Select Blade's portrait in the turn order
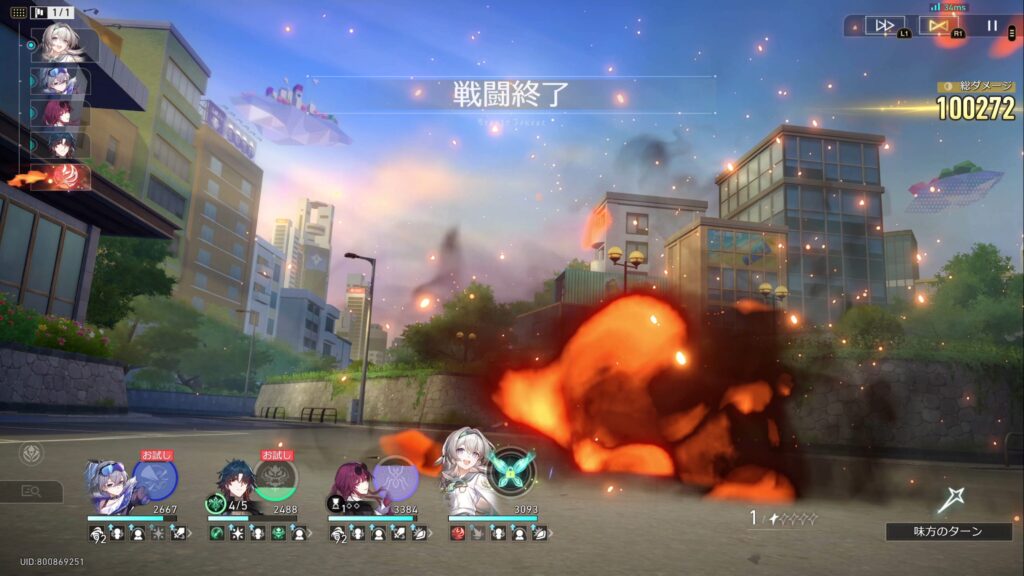 pos(62,145)
